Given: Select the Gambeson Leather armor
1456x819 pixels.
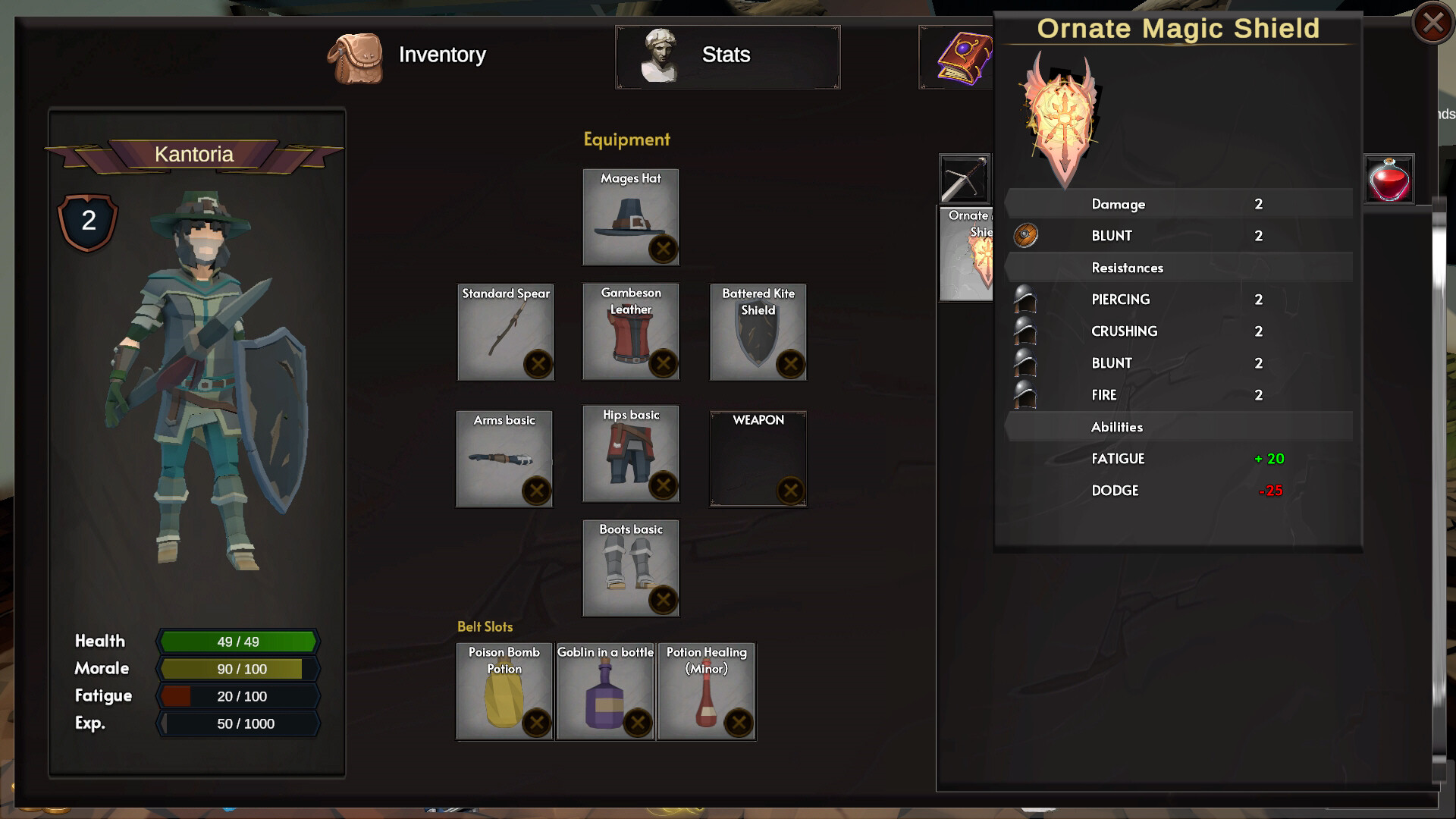Looking at the screenshot, I should (x=630, y=332).
